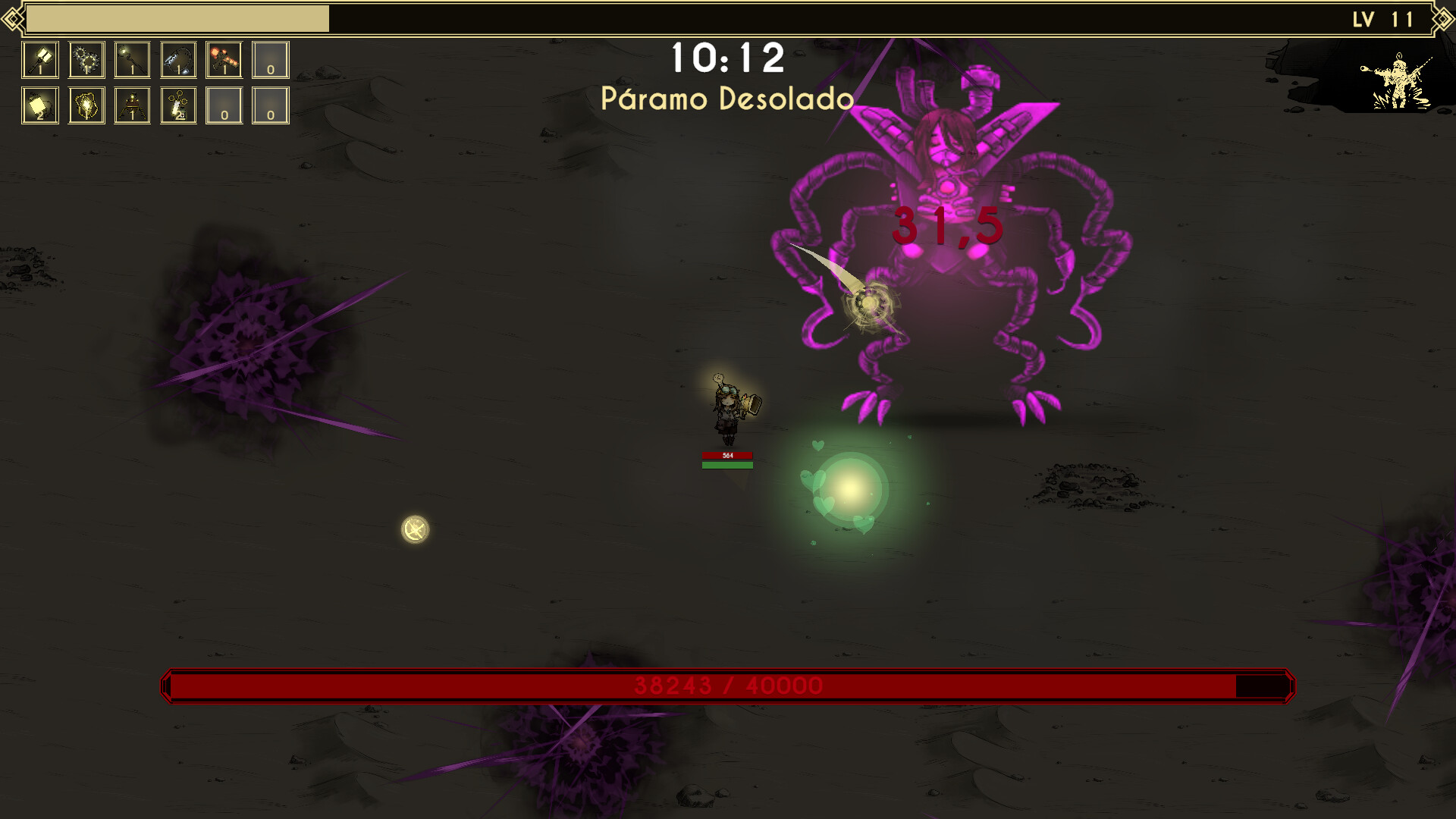Select the lantern item icon showing 2
This screenshot has width=1456, height=819.
[x=40, y=106]
